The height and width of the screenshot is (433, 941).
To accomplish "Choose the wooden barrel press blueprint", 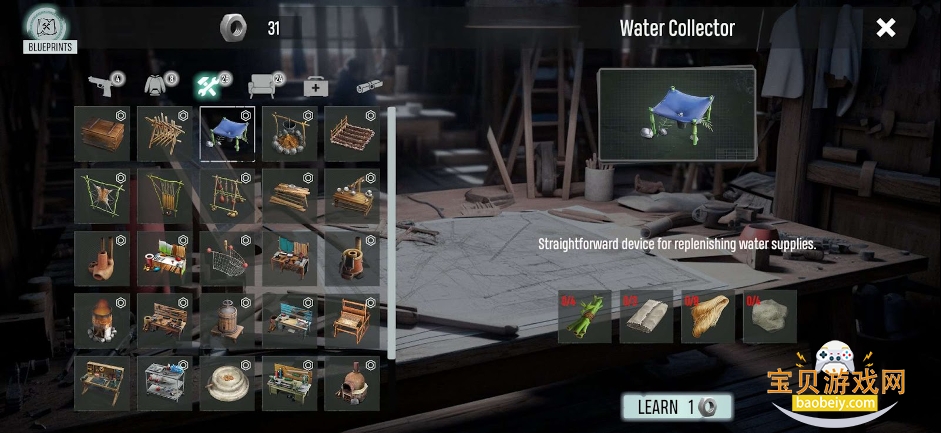I will coord(227,320).
